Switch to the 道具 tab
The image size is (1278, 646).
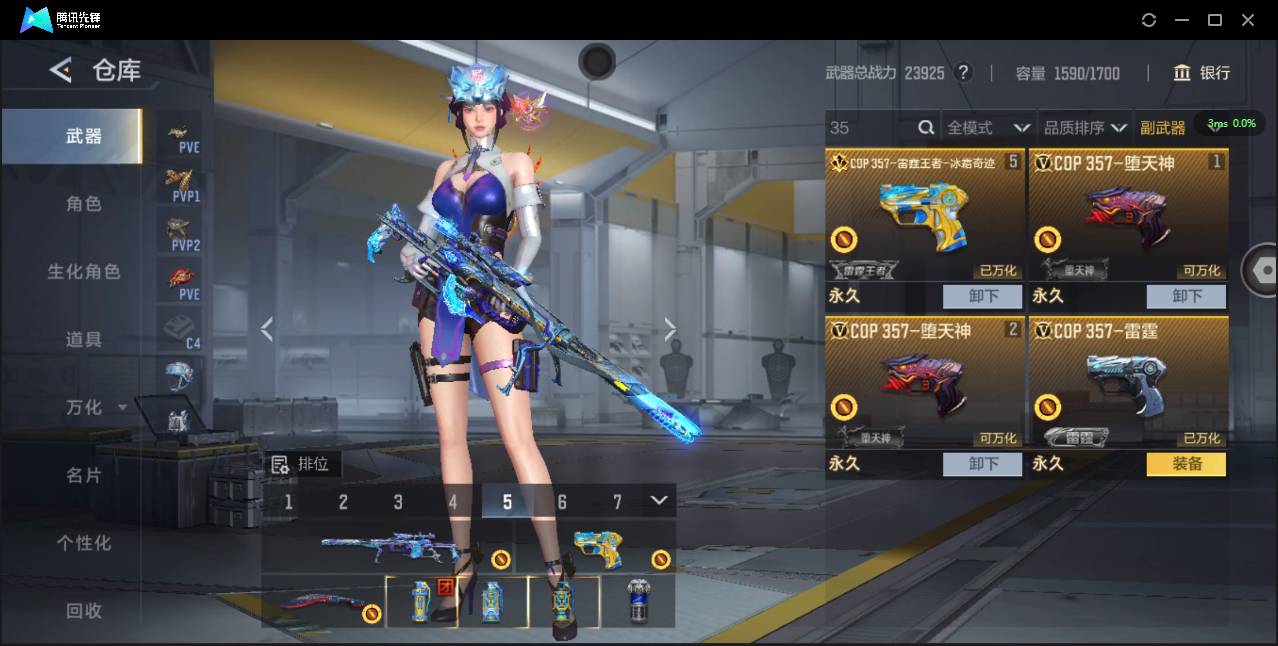point(84,340)
